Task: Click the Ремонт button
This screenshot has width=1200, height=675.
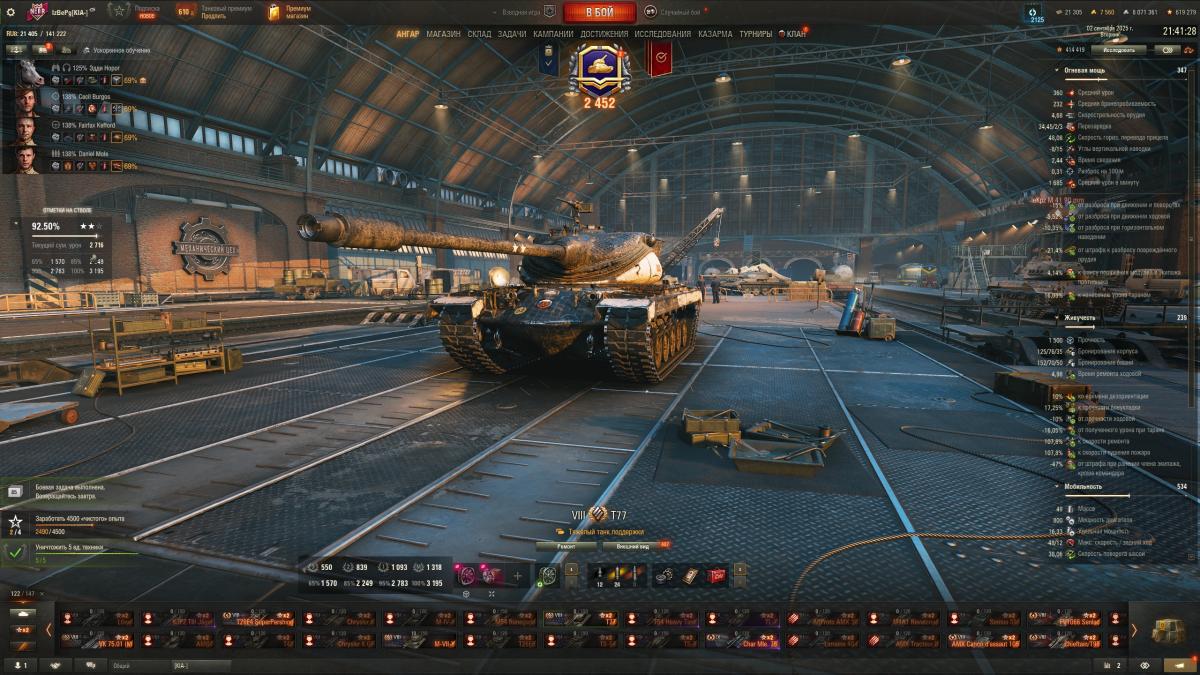Action: click(565, 546)
